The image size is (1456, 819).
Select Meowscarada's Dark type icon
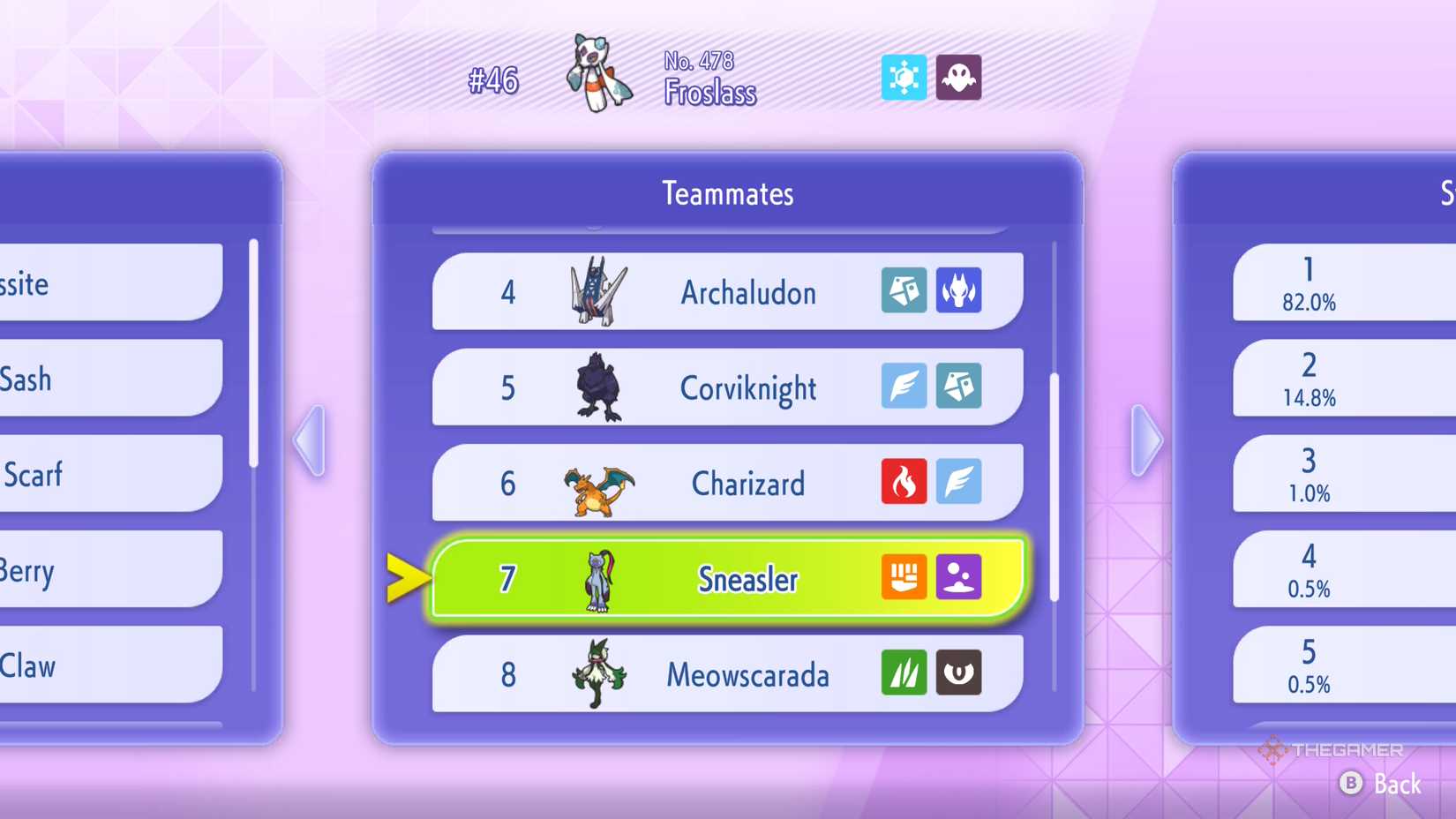tap(959, 673)
